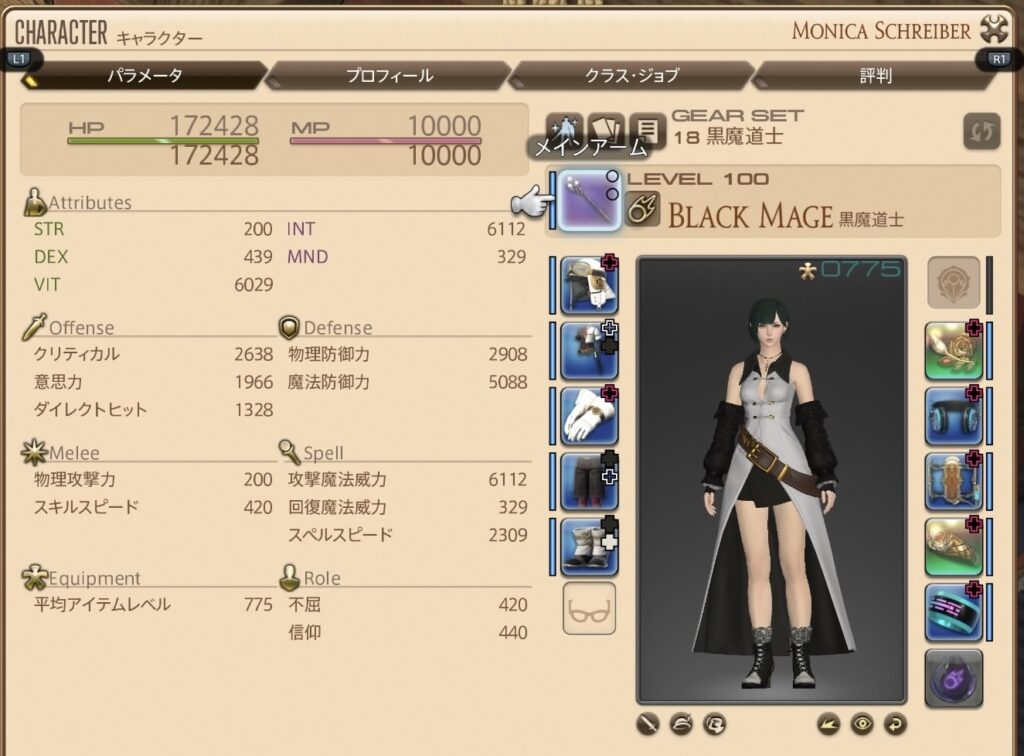Screen dimensions: 1024x756
Task: Select the hat head equipment slot
Action: 589,285
